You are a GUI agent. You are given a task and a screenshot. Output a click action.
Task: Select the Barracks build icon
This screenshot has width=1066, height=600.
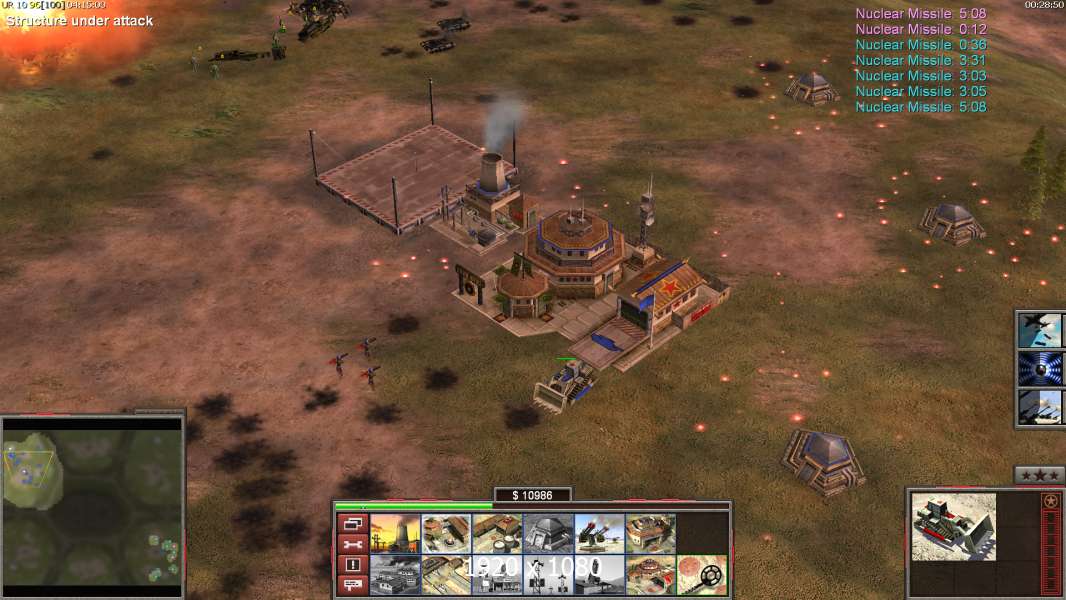446,533
